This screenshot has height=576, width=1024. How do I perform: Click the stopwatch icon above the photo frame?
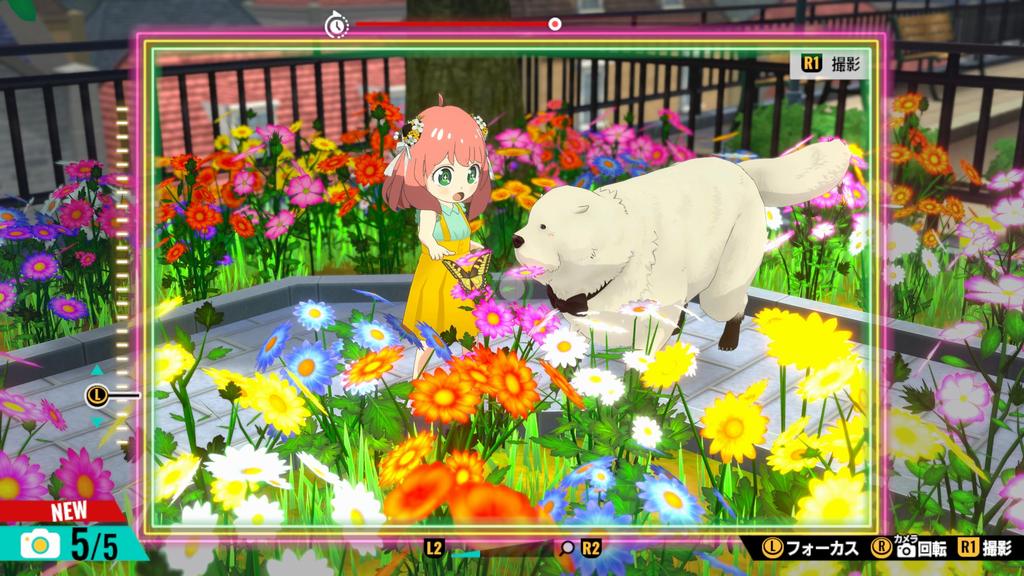[336, 24]
